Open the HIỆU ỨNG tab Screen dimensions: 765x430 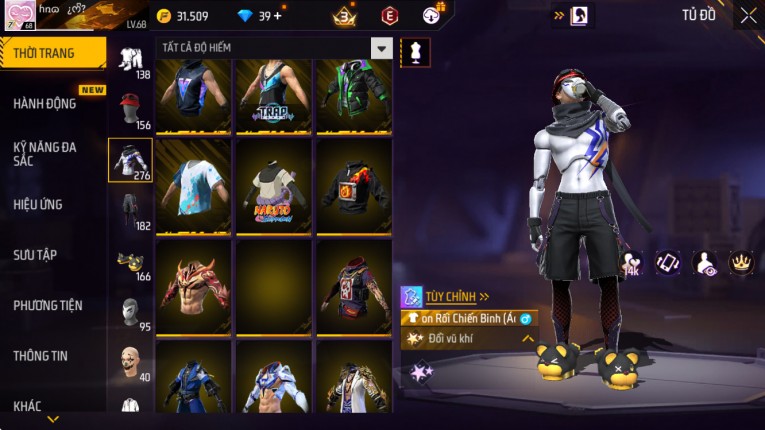pyautogui.click(x=38, y=204)
